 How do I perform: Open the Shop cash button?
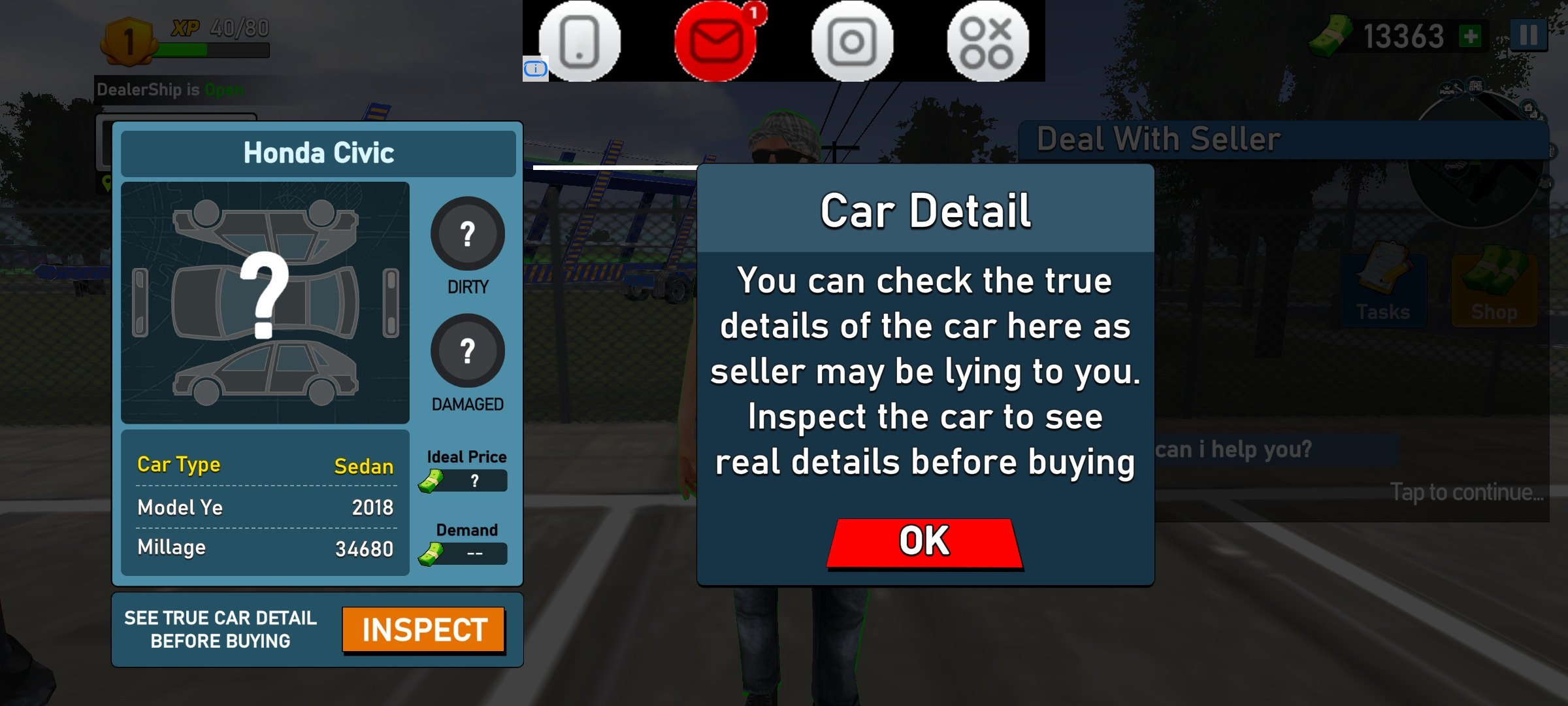pyautogui.click(x=1494, y=289)
